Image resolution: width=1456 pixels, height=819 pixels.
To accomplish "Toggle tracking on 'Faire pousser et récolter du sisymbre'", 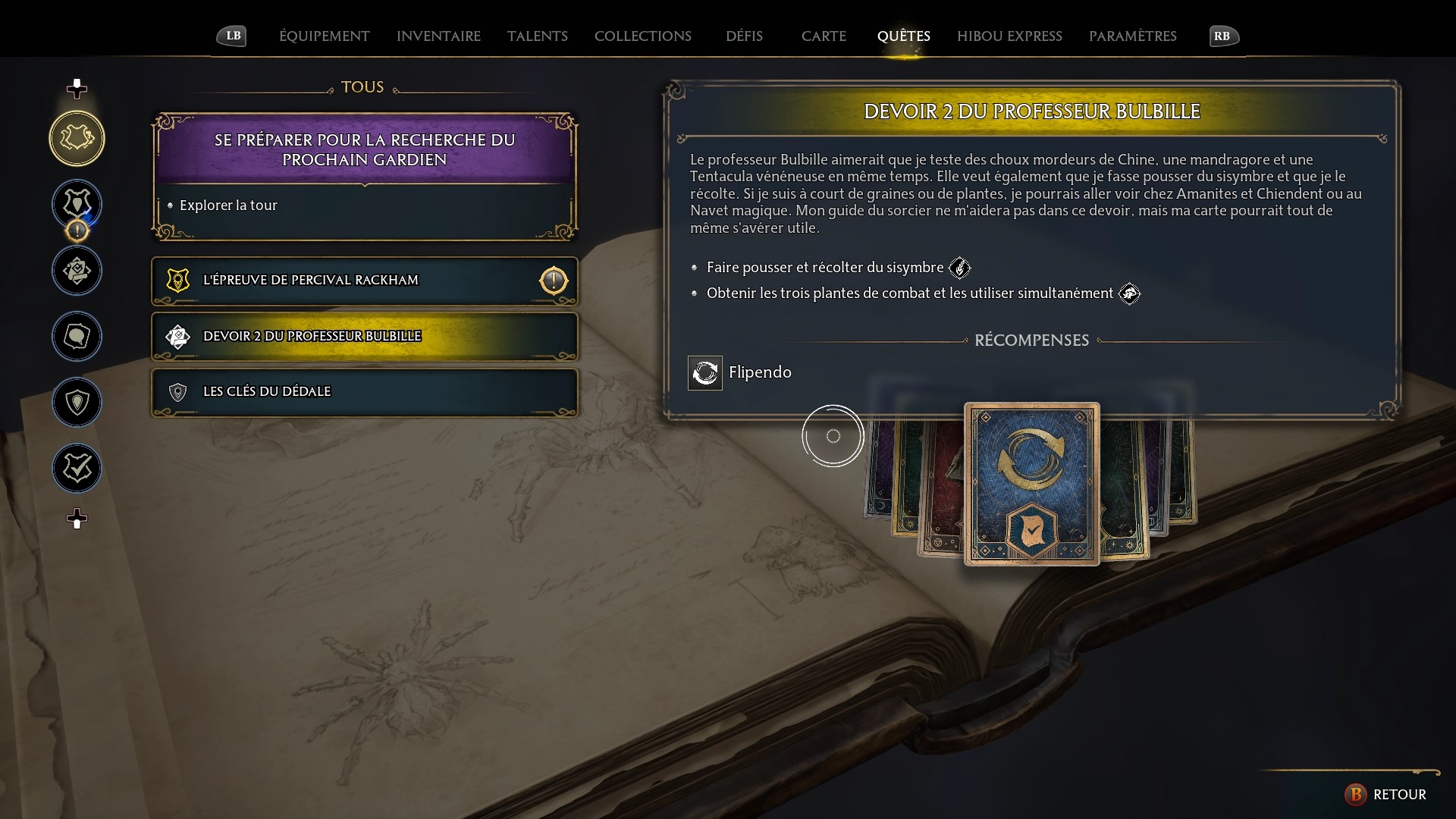I will coord(961,267).
